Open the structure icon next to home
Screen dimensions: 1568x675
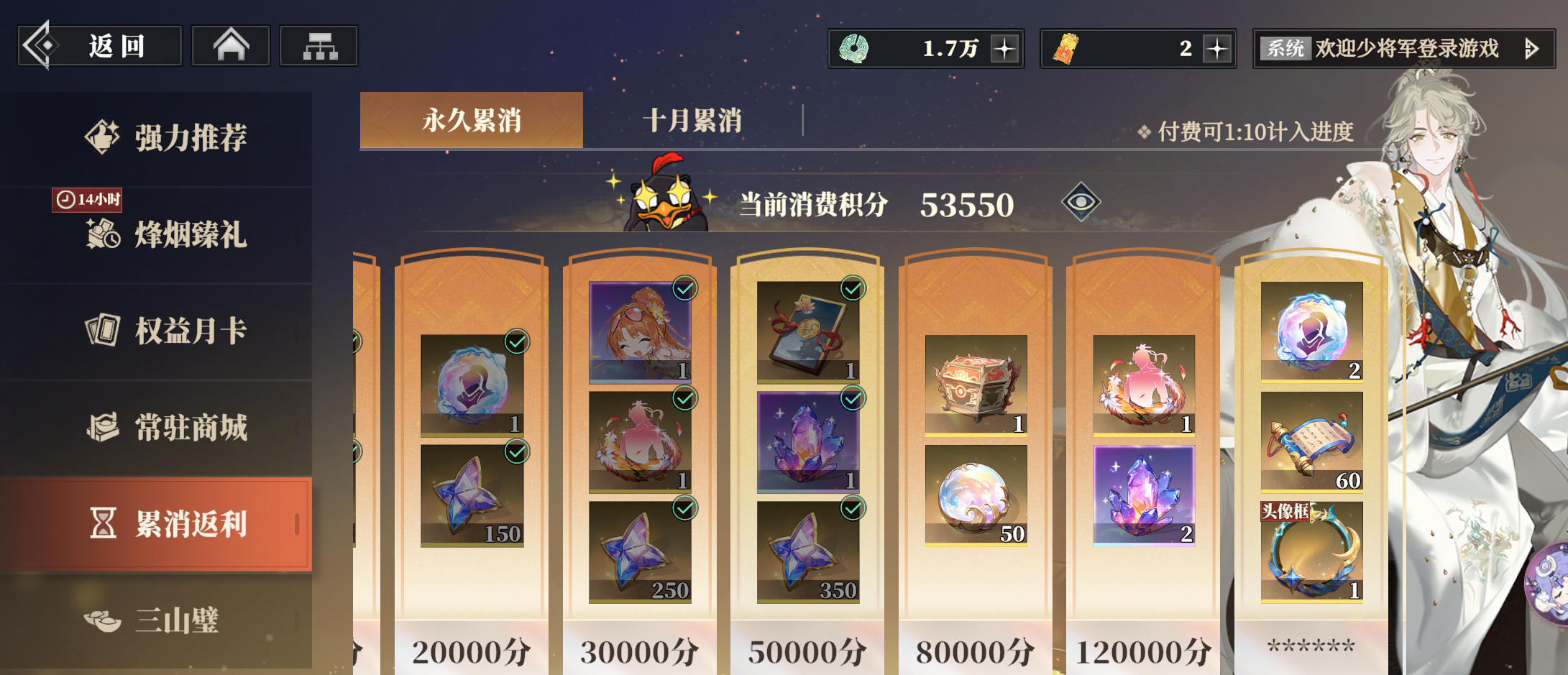(318, 45)
